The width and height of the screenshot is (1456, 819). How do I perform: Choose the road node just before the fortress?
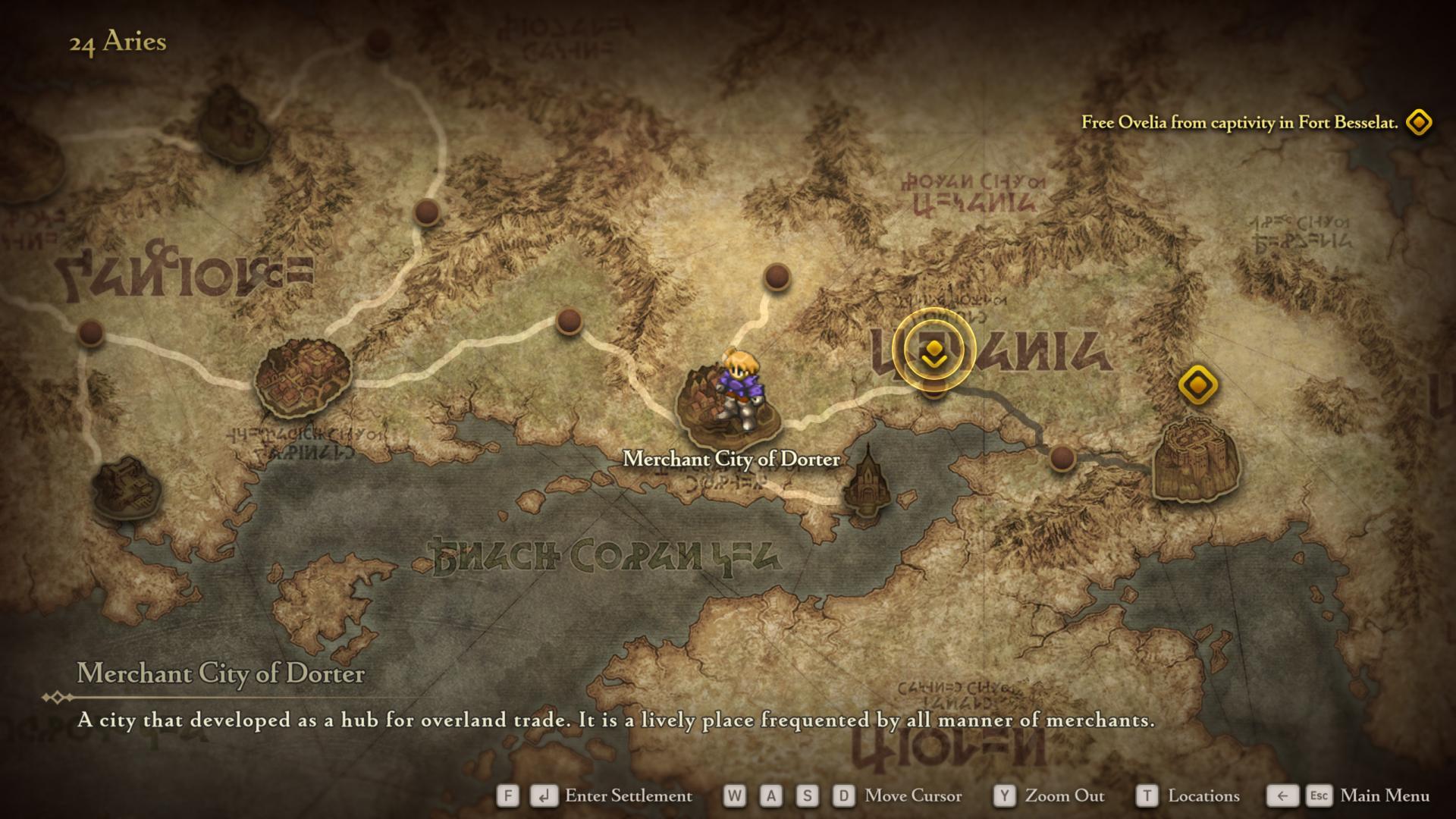click(1062, 458)
